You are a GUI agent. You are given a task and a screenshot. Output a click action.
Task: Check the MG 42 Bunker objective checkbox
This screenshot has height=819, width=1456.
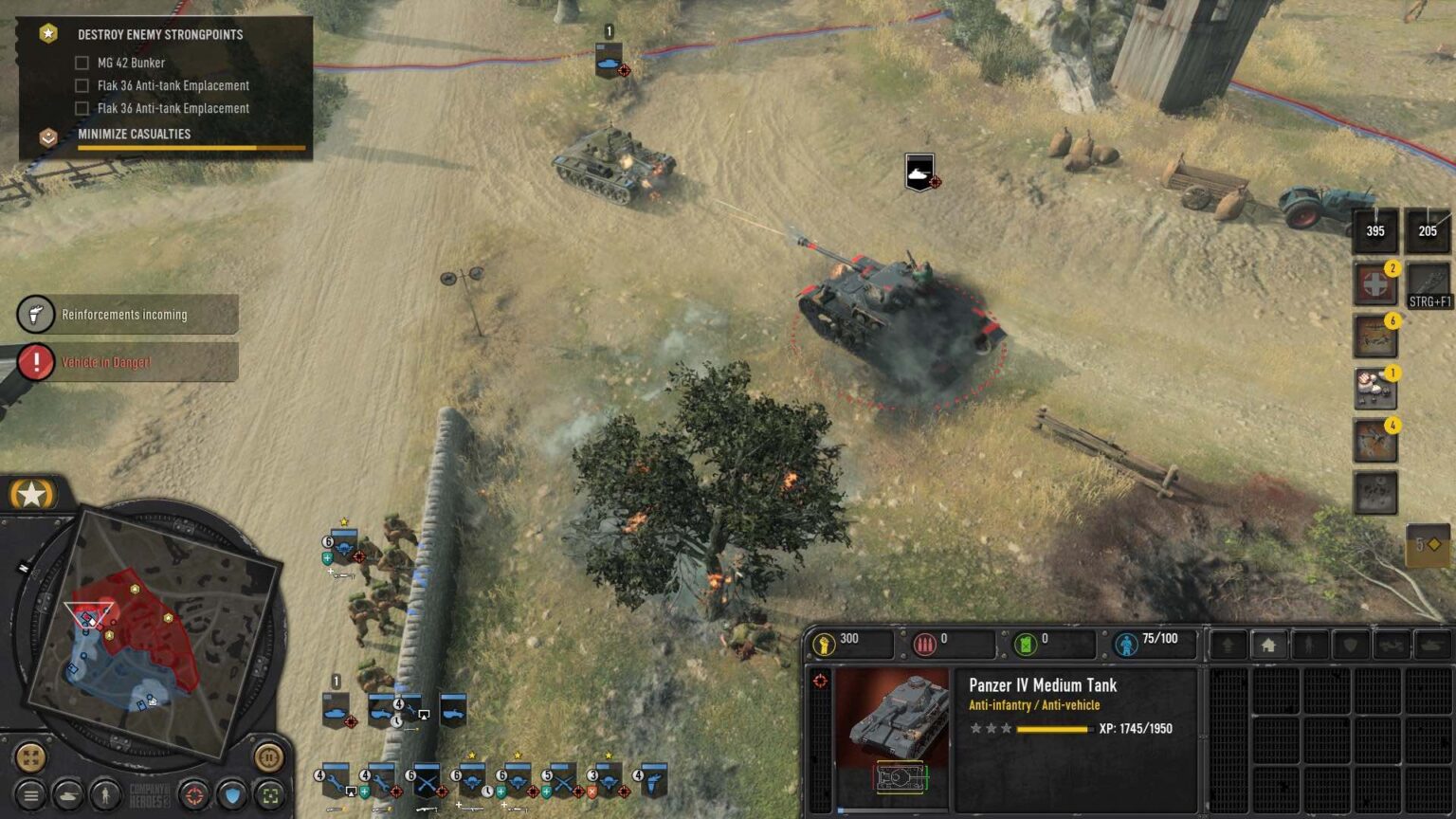[82, 63]
